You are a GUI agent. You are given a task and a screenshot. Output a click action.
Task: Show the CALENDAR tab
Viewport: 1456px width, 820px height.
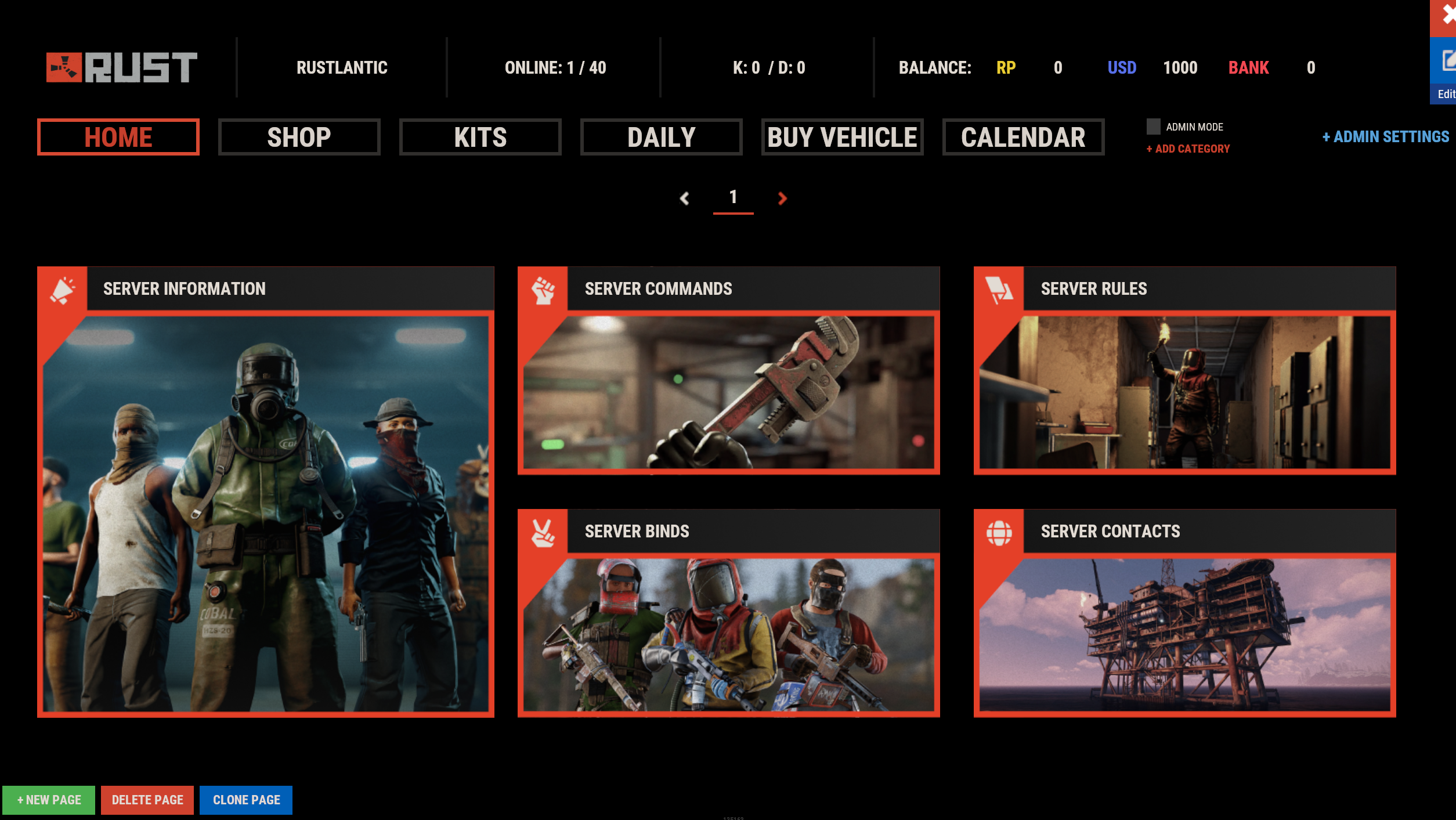click(x=1023, y=138)
